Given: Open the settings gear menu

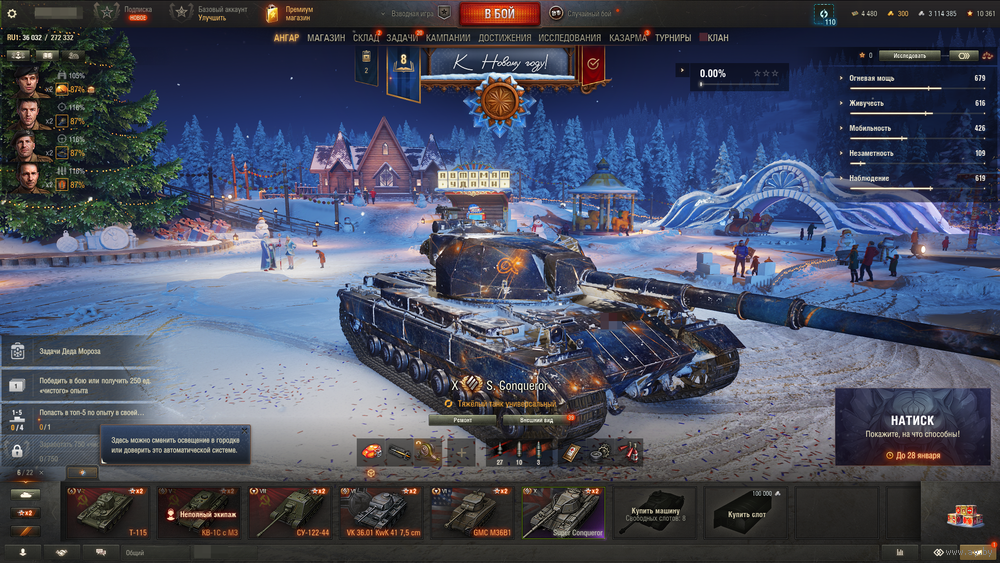Looking at the screenshot, I should pos(12,14).
